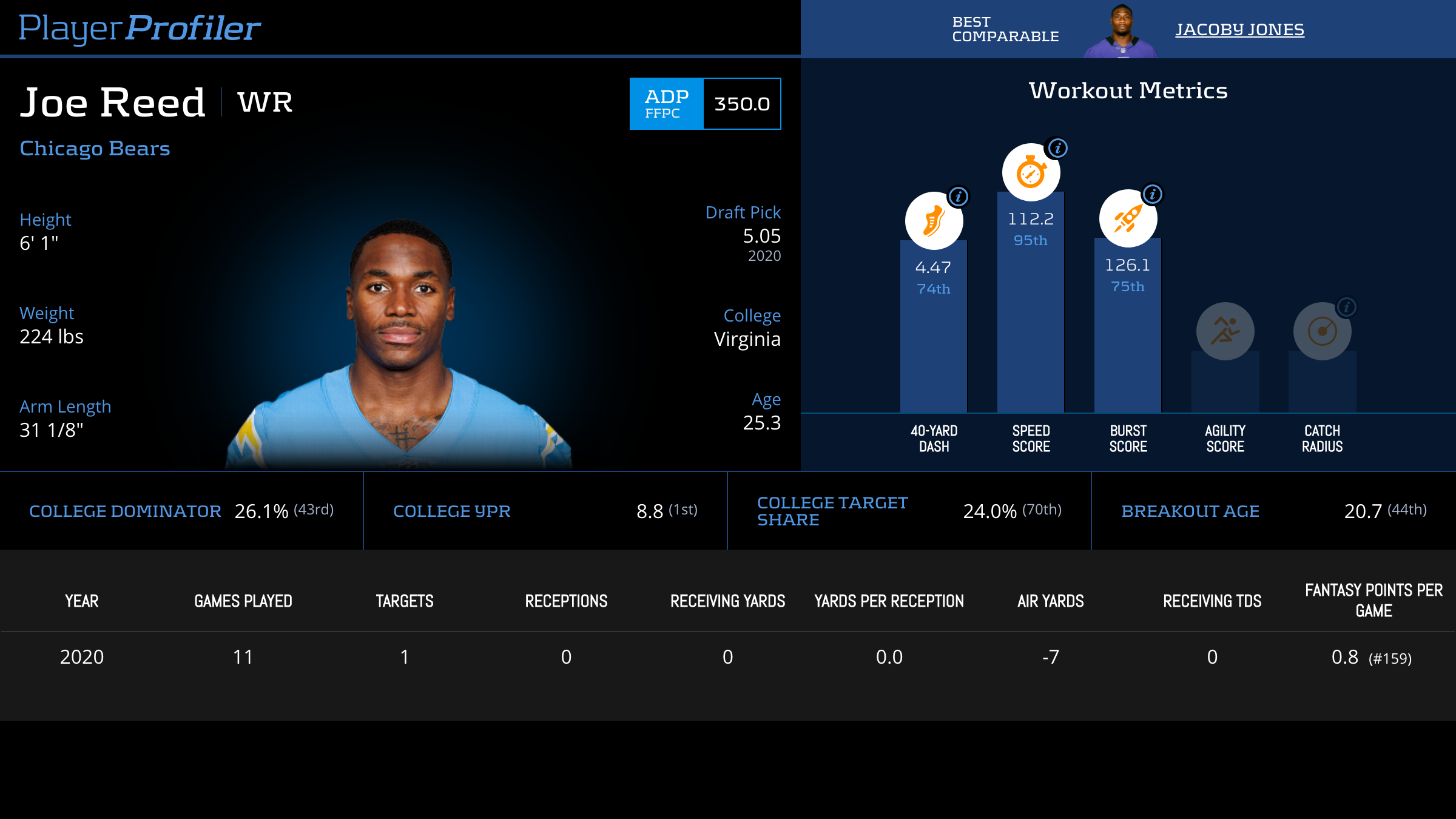
Task: Select the ADP FFPC badge
Action: [x=666, y=104]
